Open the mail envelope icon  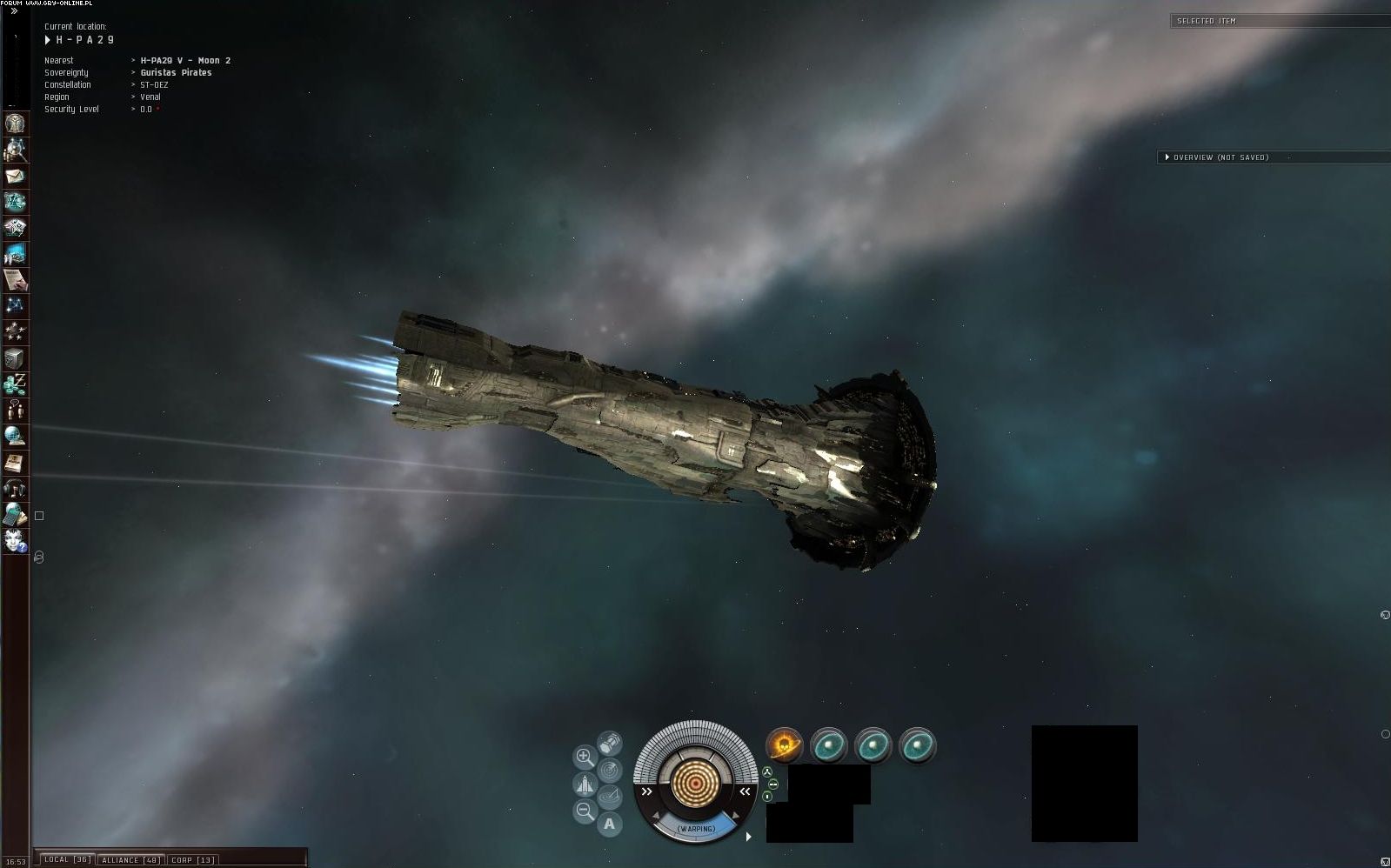click(x=15, y=176)
